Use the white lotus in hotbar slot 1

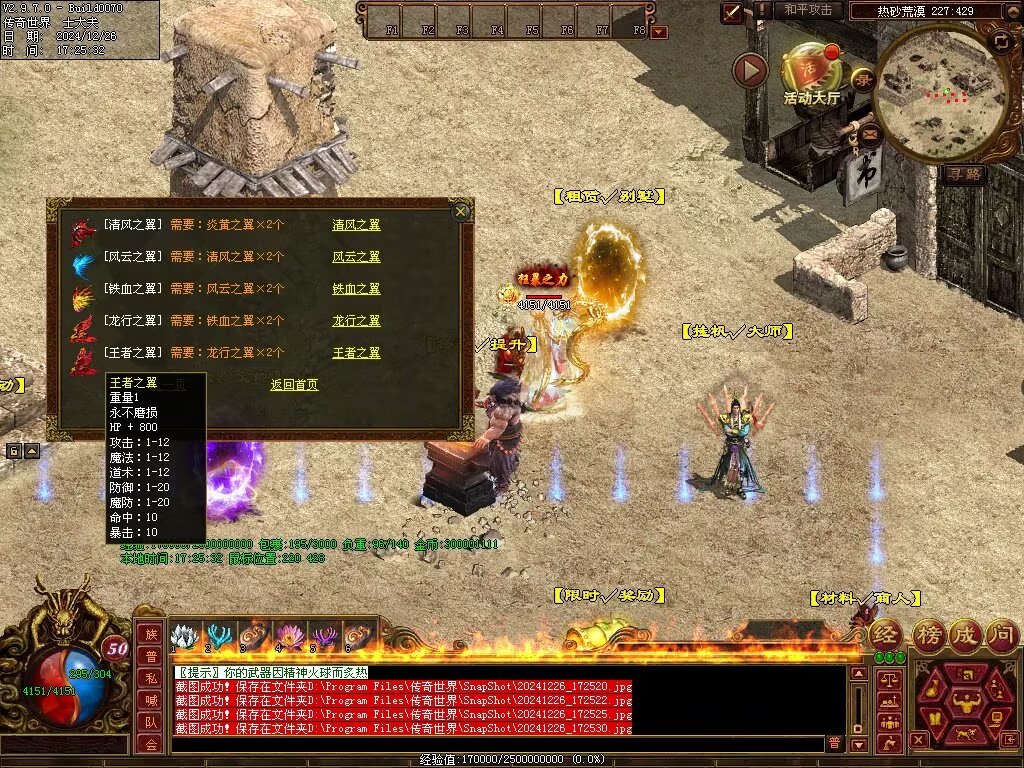click(x=183, y=636)
